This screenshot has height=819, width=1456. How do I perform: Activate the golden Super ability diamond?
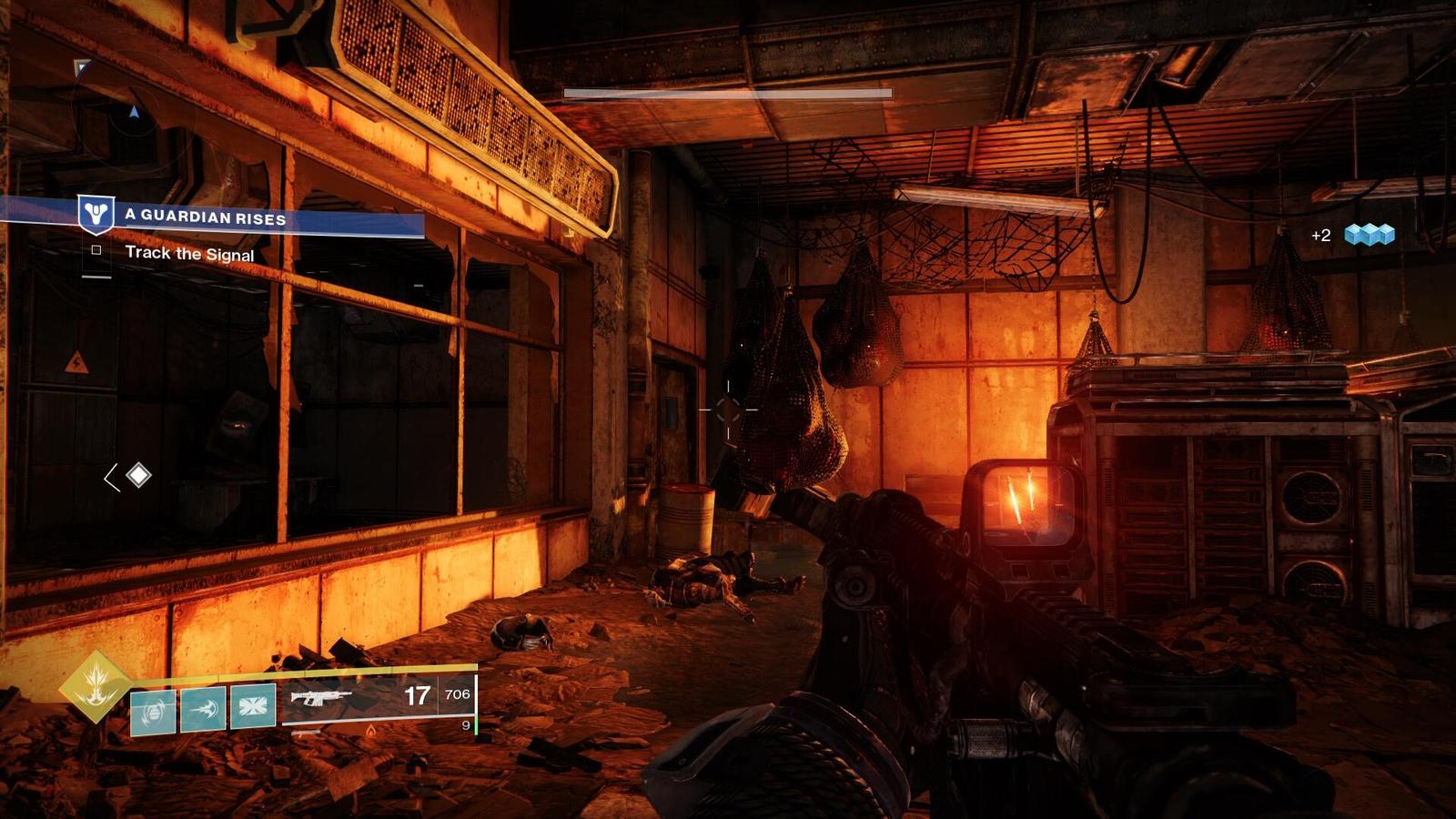[x=95, y=686]
